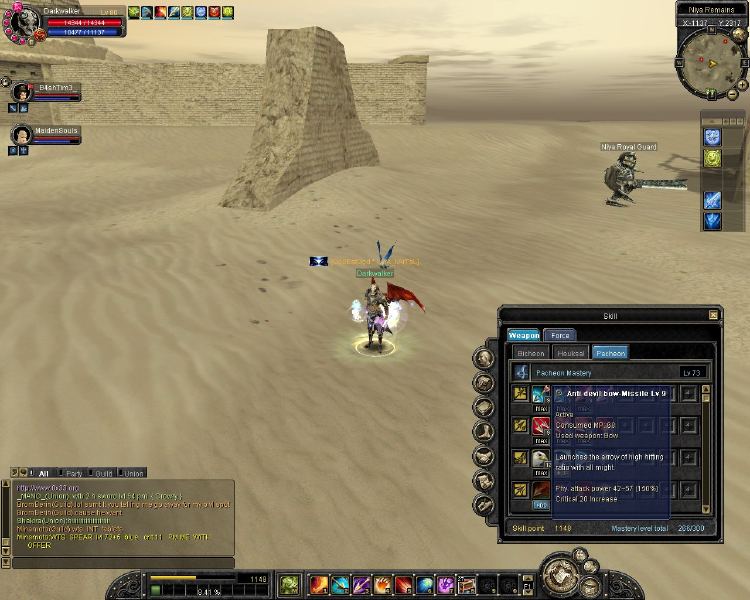Activate the yellow orb side-bar buff icon
Viewport: 750px width, 600px height.
point(712,159)
